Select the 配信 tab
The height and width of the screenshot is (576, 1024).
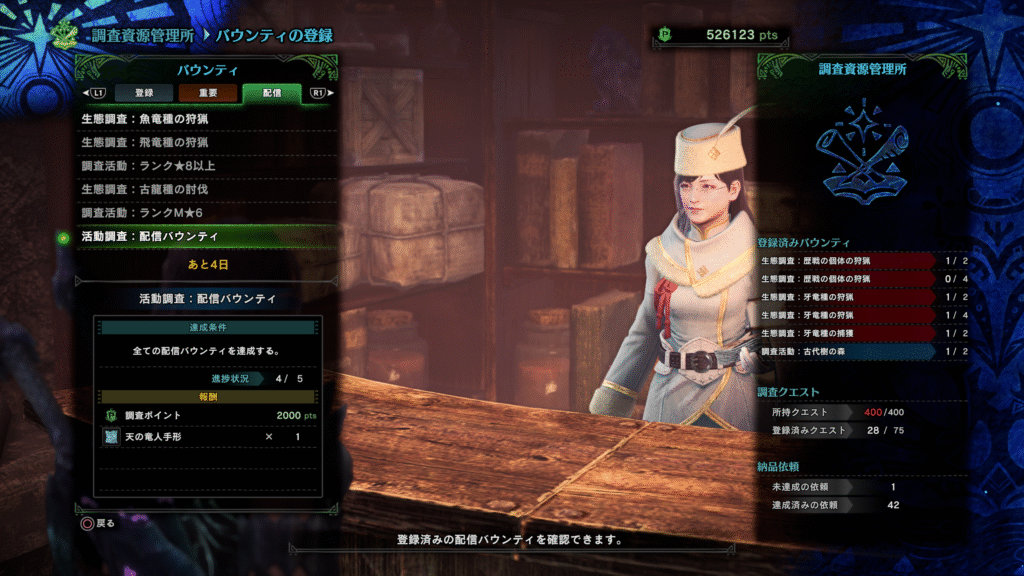(272, 93)
